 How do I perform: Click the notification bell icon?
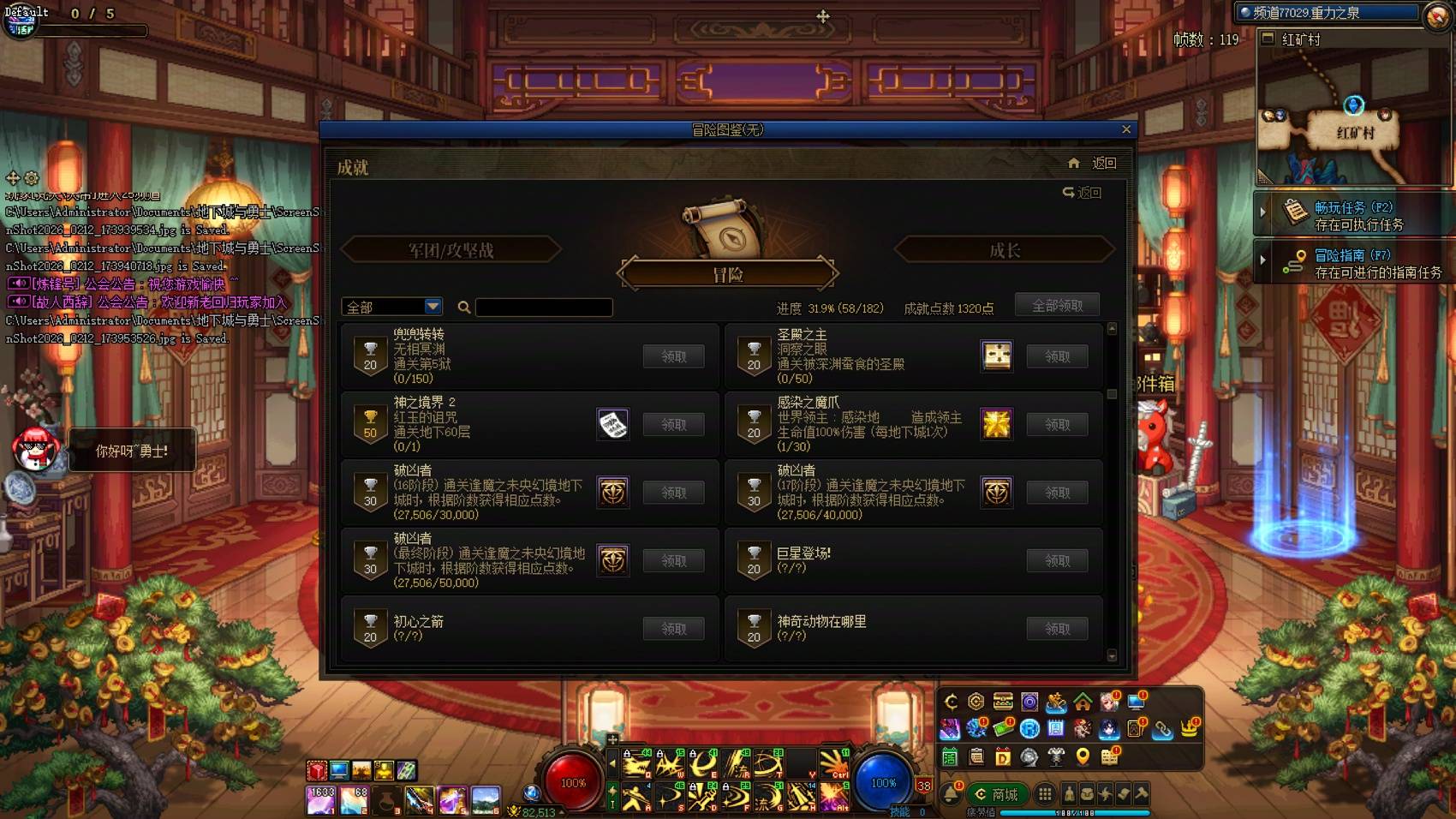950,793
